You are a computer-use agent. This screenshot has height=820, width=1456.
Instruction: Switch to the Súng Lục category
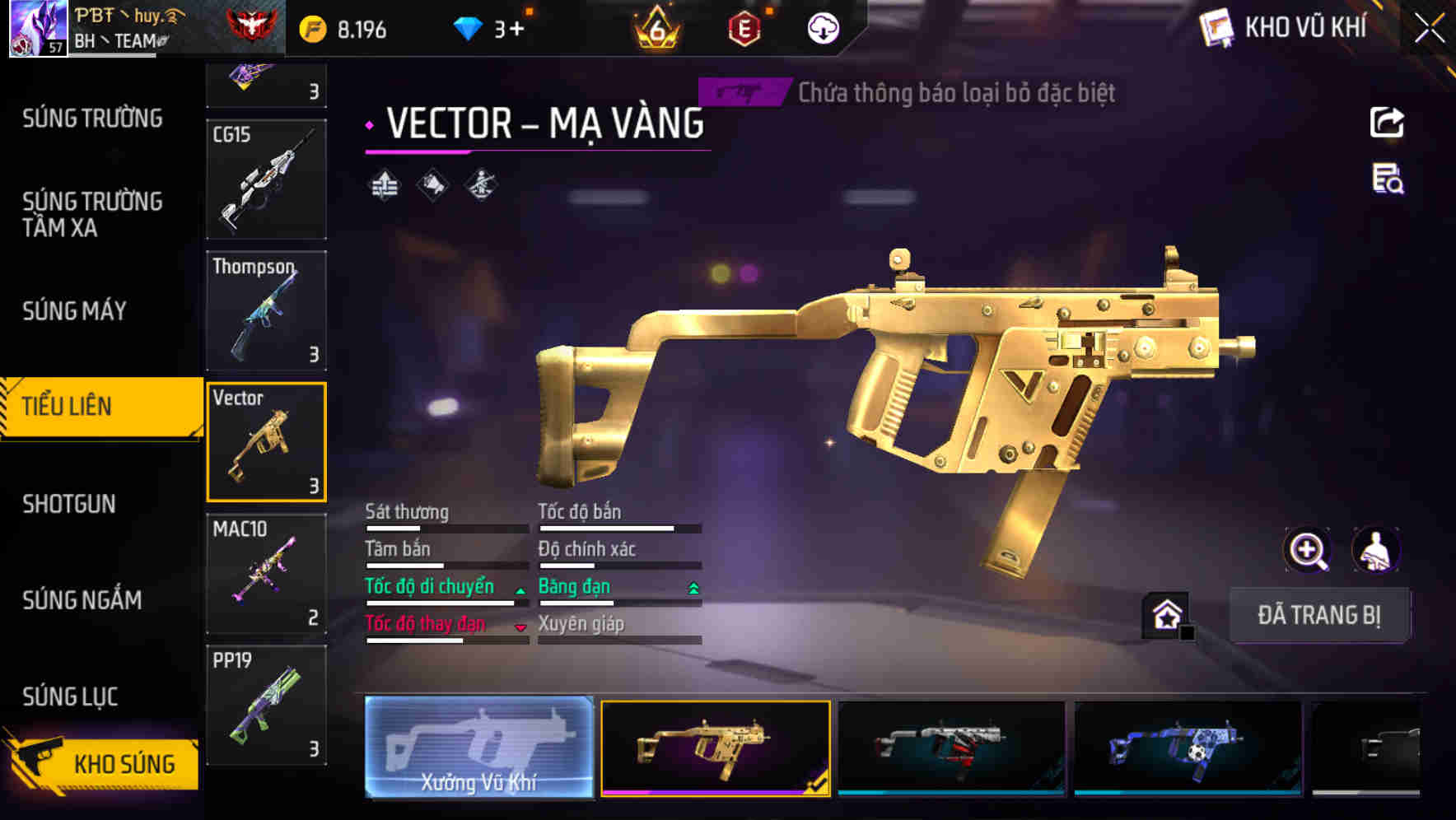[x=70, y=697]
